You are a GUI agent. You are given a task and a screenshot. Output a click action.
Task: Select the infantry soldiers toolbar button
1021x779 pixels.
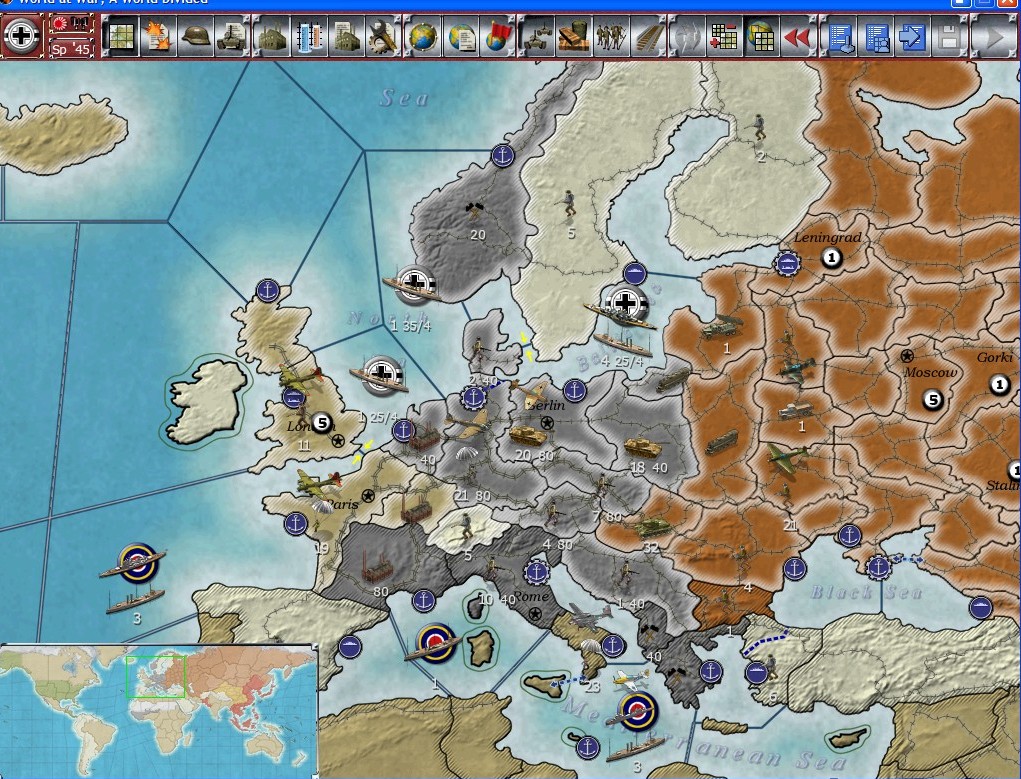point(609,37)
